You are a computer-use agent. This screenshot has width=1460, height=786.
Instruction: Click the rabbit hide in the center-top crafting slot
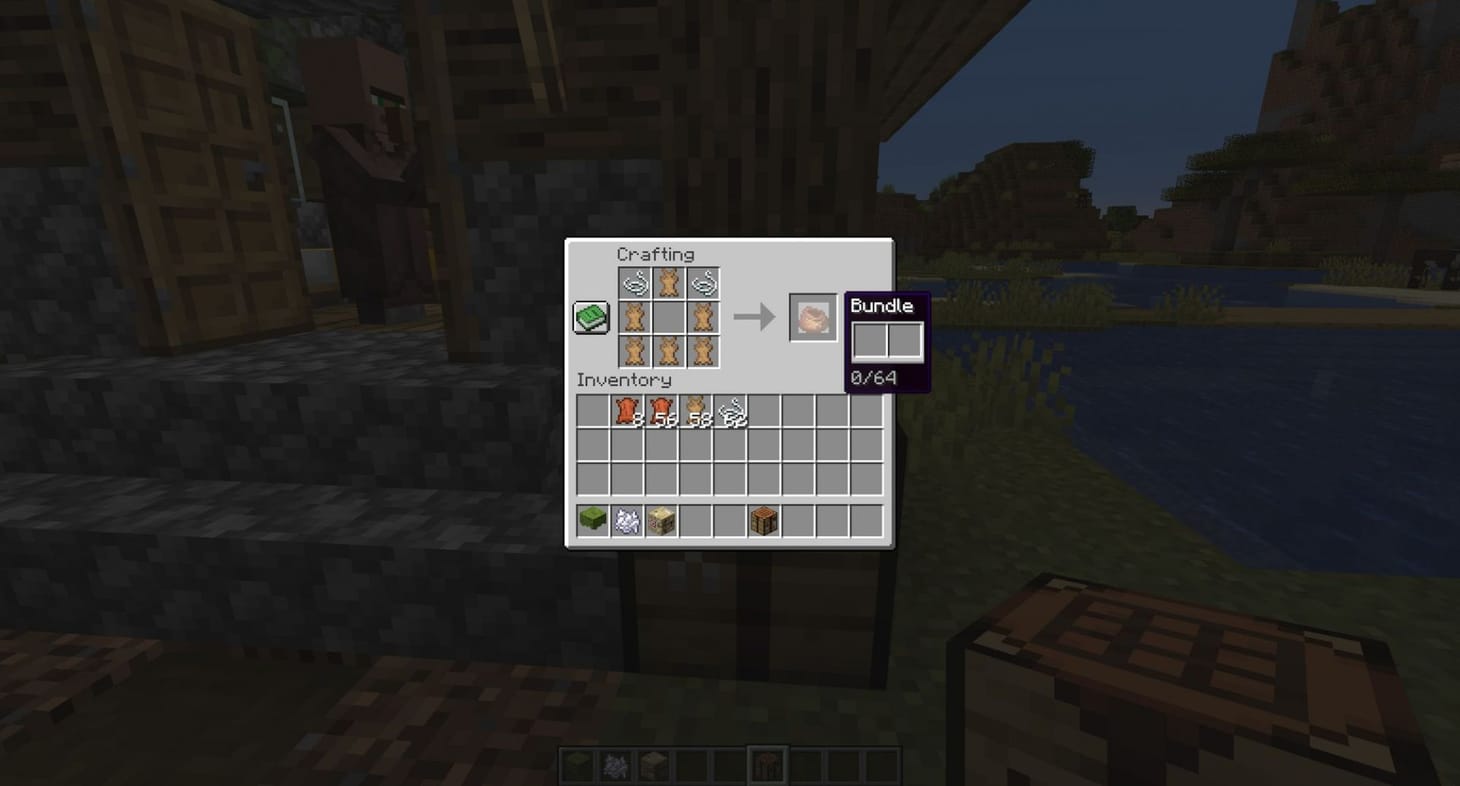(666, 283)
